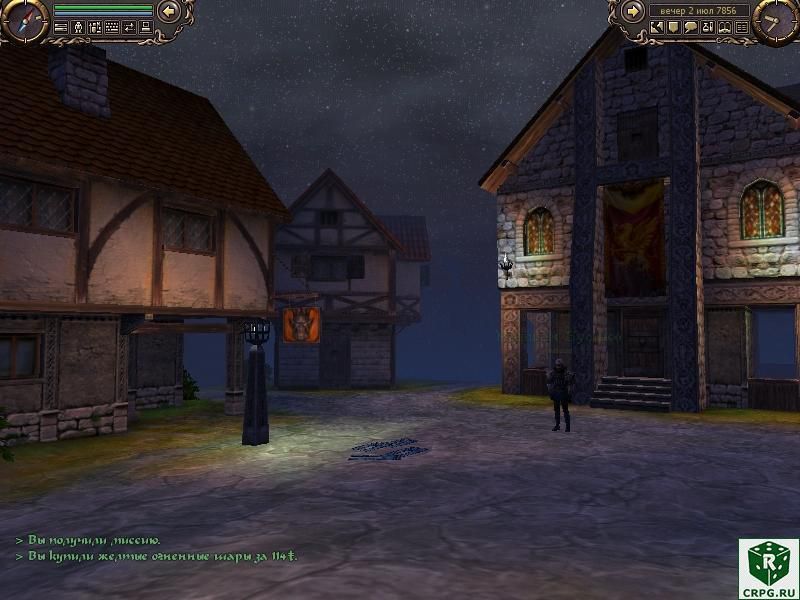800x600 pixels.
Task: Click the two-column list icon
Action: pos(742,27)
